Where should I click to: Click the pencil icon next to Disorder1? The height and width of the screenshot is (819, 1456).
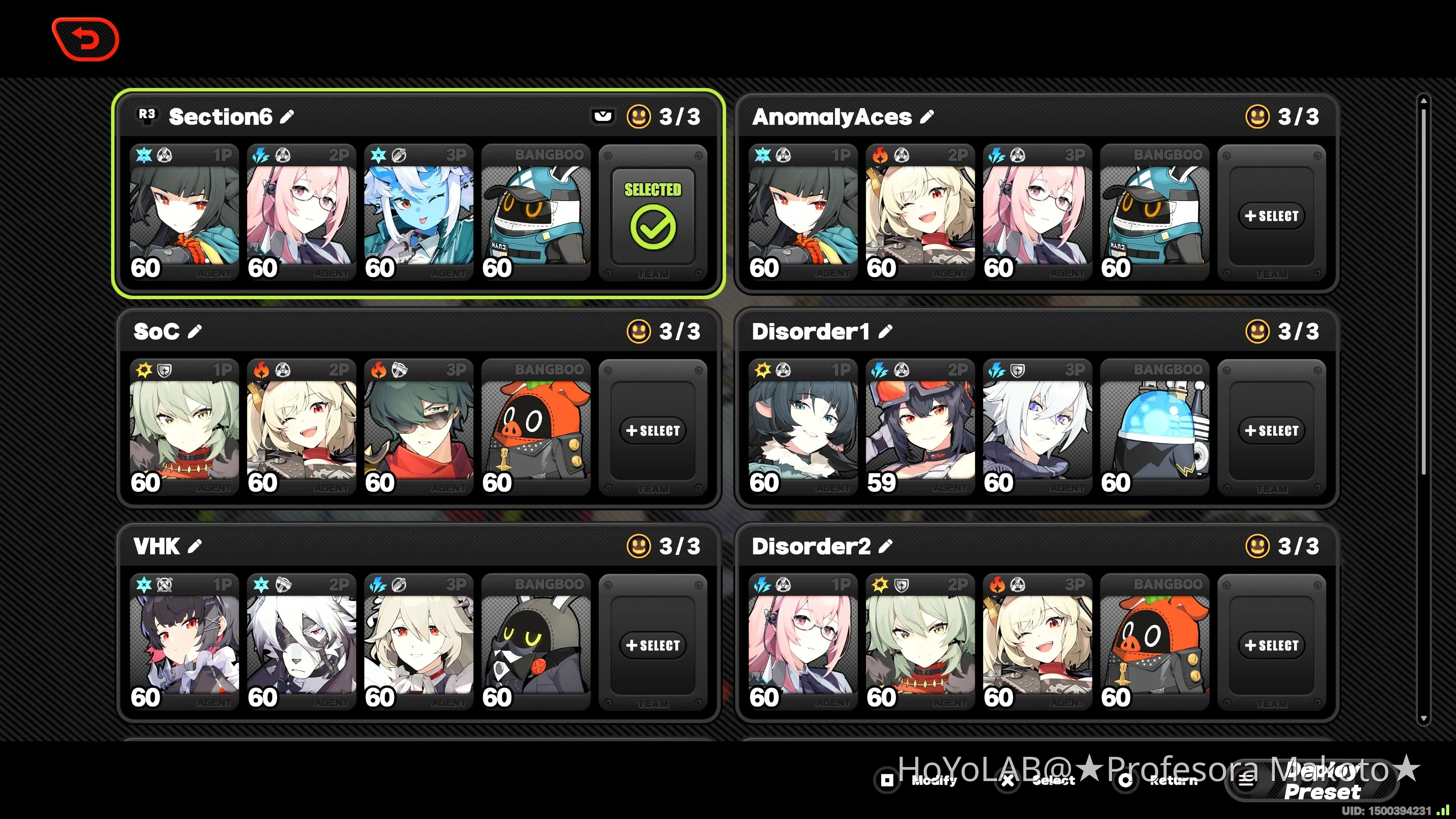(x=885, y=332)
